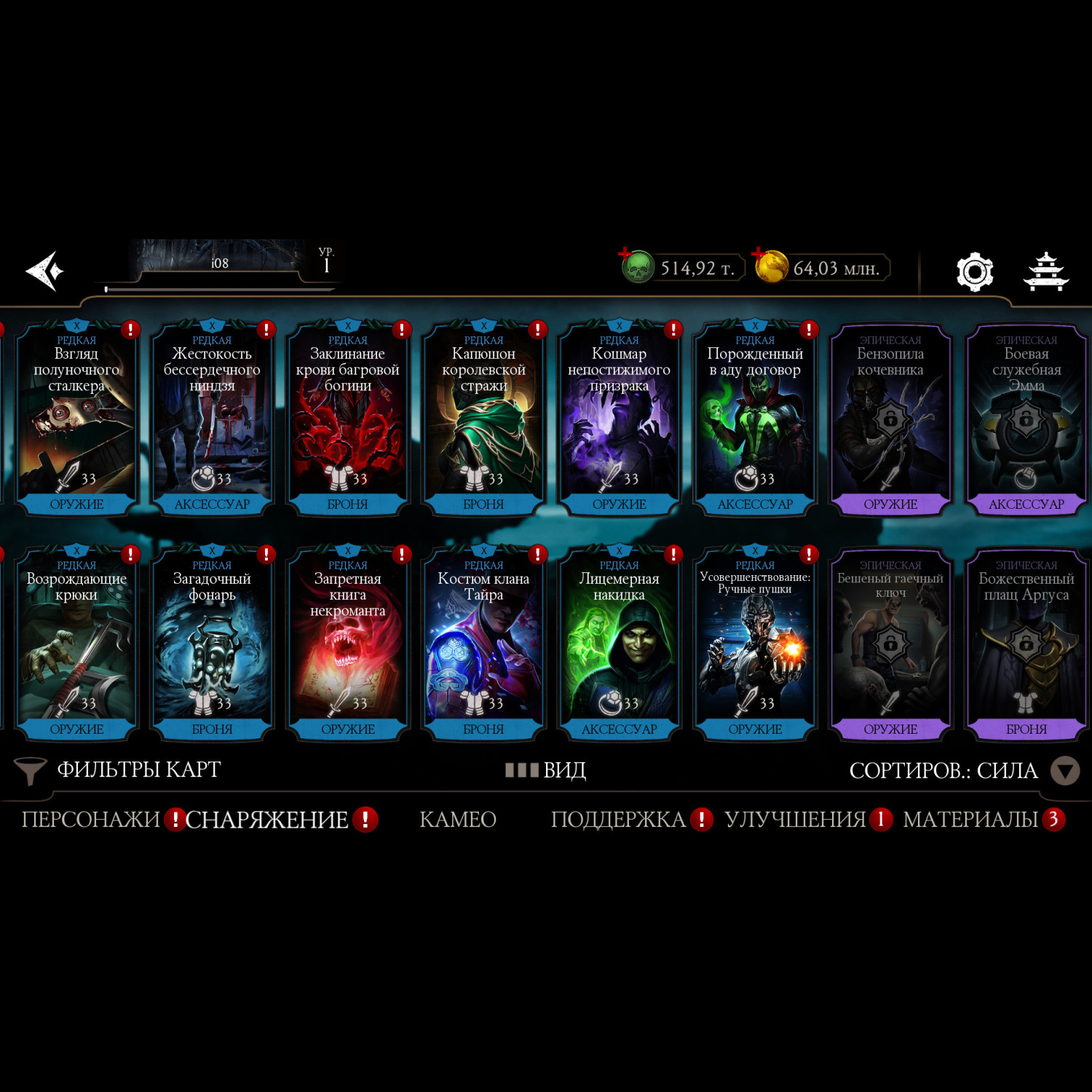This screenshot has height=1092, width=1092.
Task: Switch to the Персонажи tab
Action: 90,820
